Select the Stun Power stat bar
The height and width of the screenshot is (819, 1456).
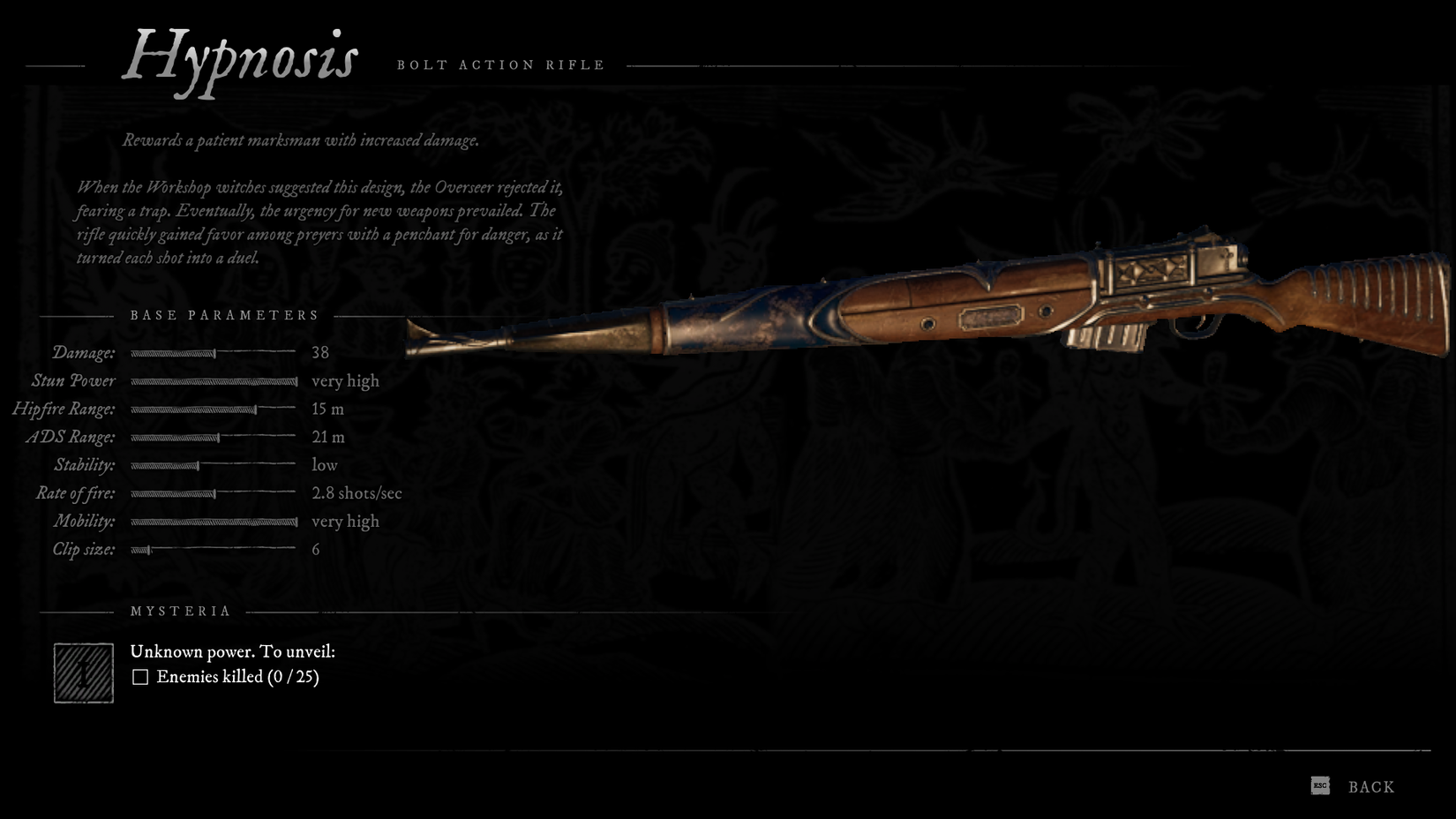point(214,380)
